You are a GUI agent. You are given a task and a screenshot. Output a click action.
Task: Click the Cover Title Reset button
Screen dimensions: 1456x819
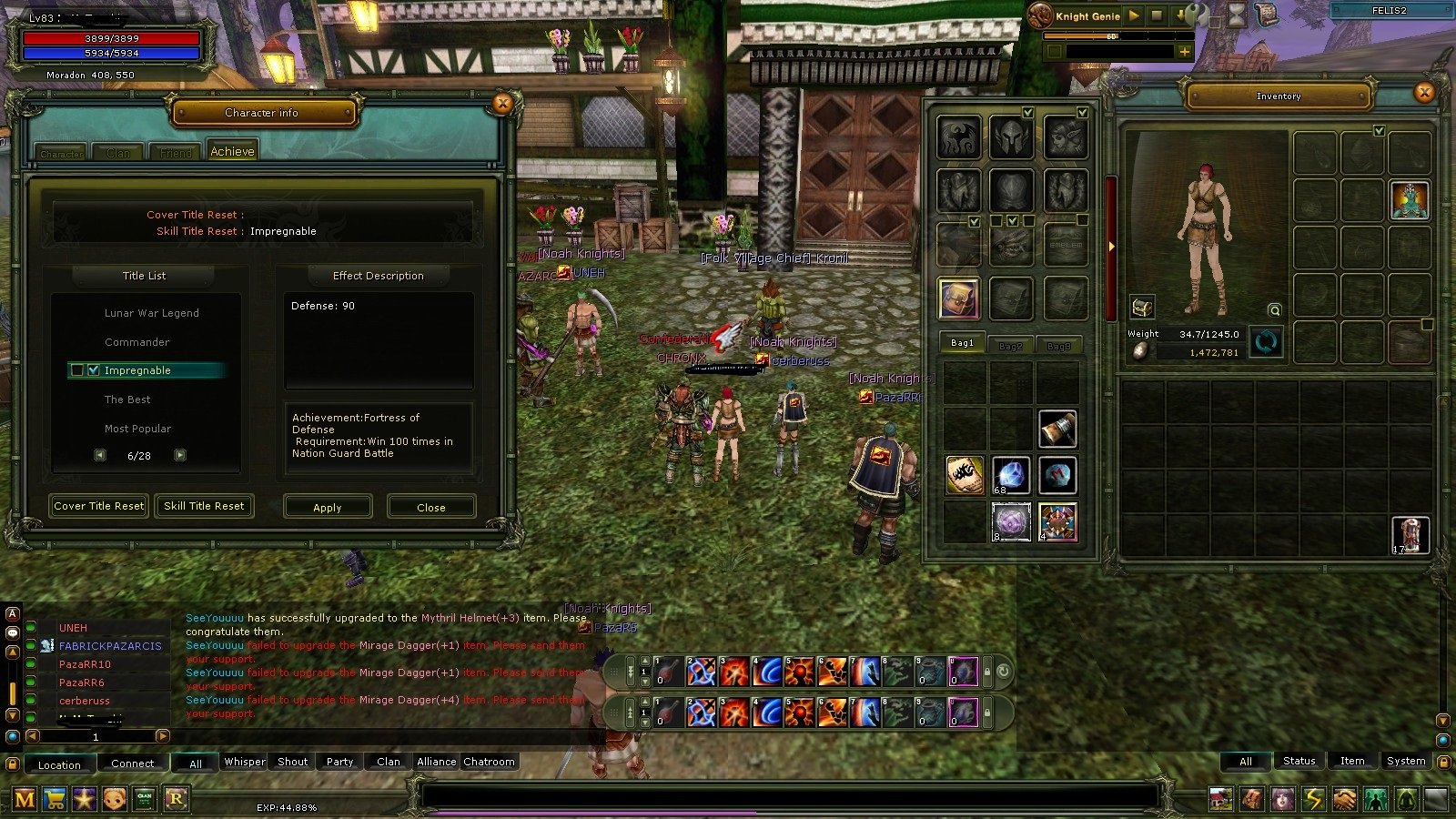point(99,506)
